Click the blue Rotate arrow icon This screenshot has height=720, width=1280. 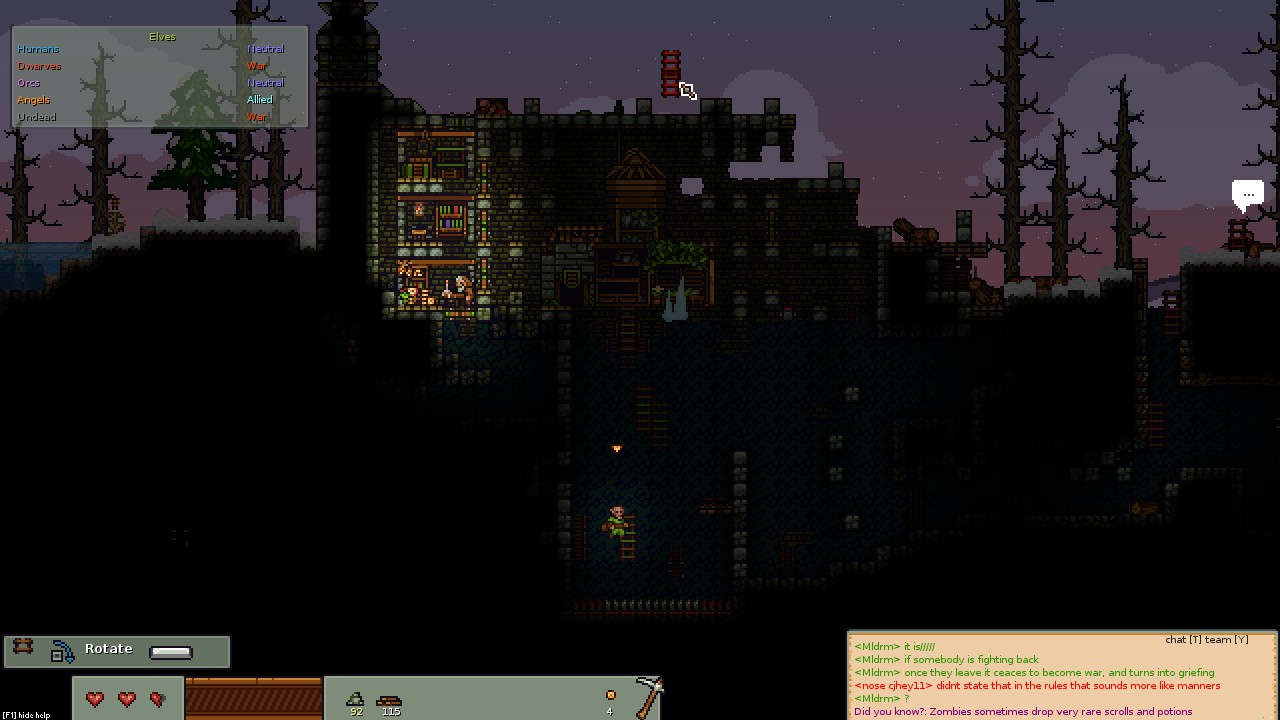(x=62, y=652)
